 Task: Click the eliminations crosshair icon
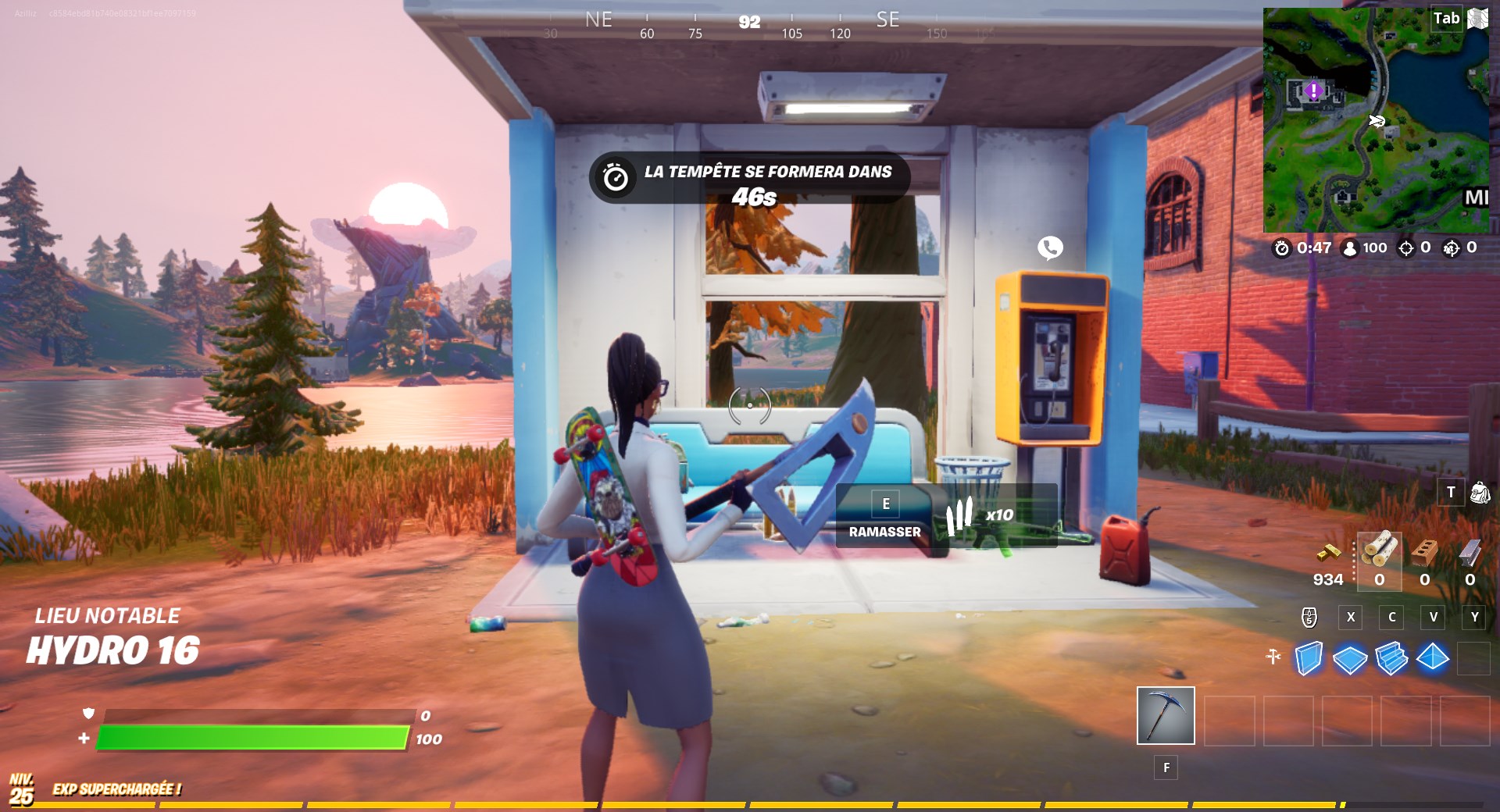click(x=1406, y=248)
